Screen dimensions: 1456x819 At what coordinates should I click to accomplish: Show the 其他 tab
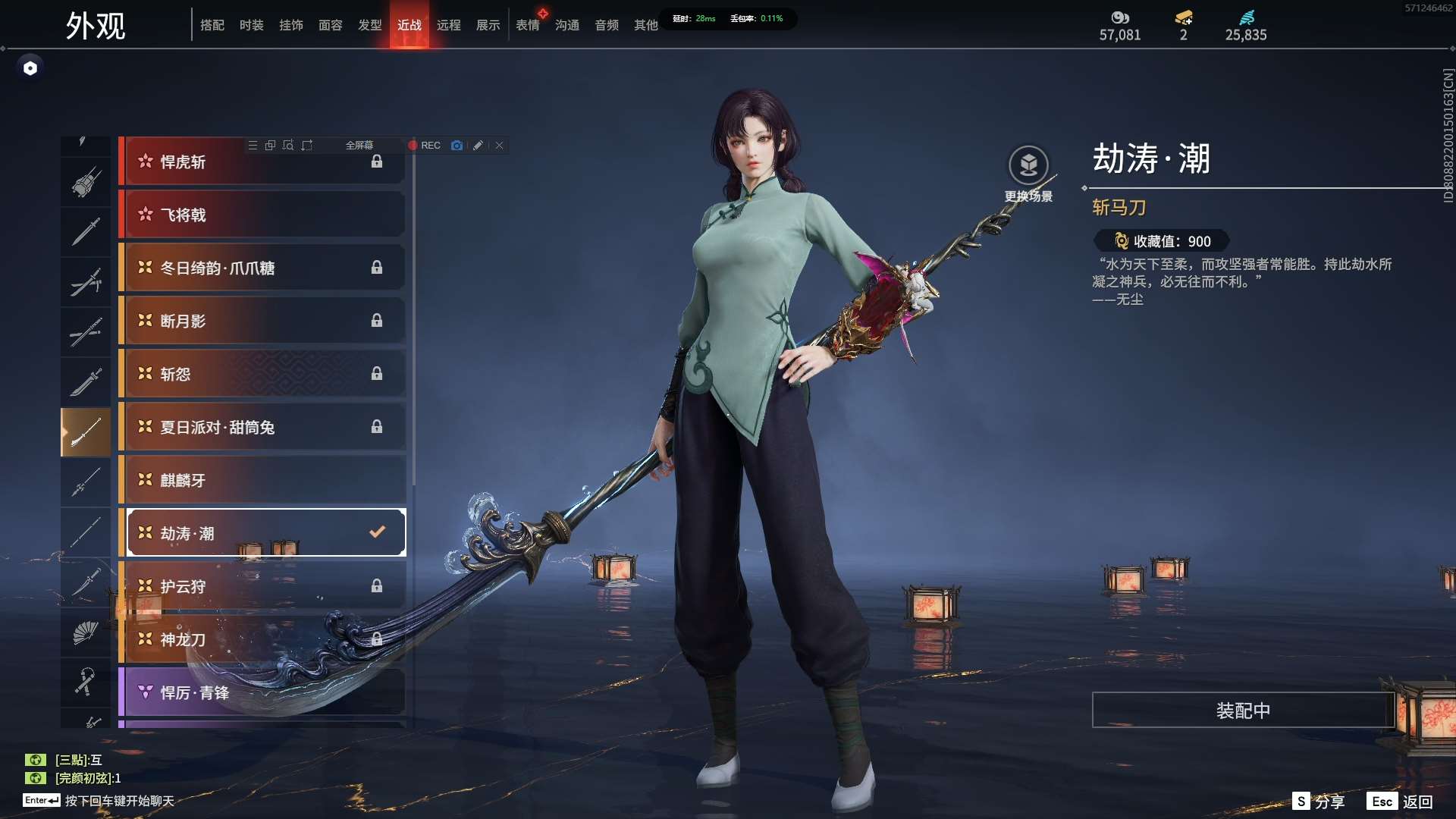(646, 25)
